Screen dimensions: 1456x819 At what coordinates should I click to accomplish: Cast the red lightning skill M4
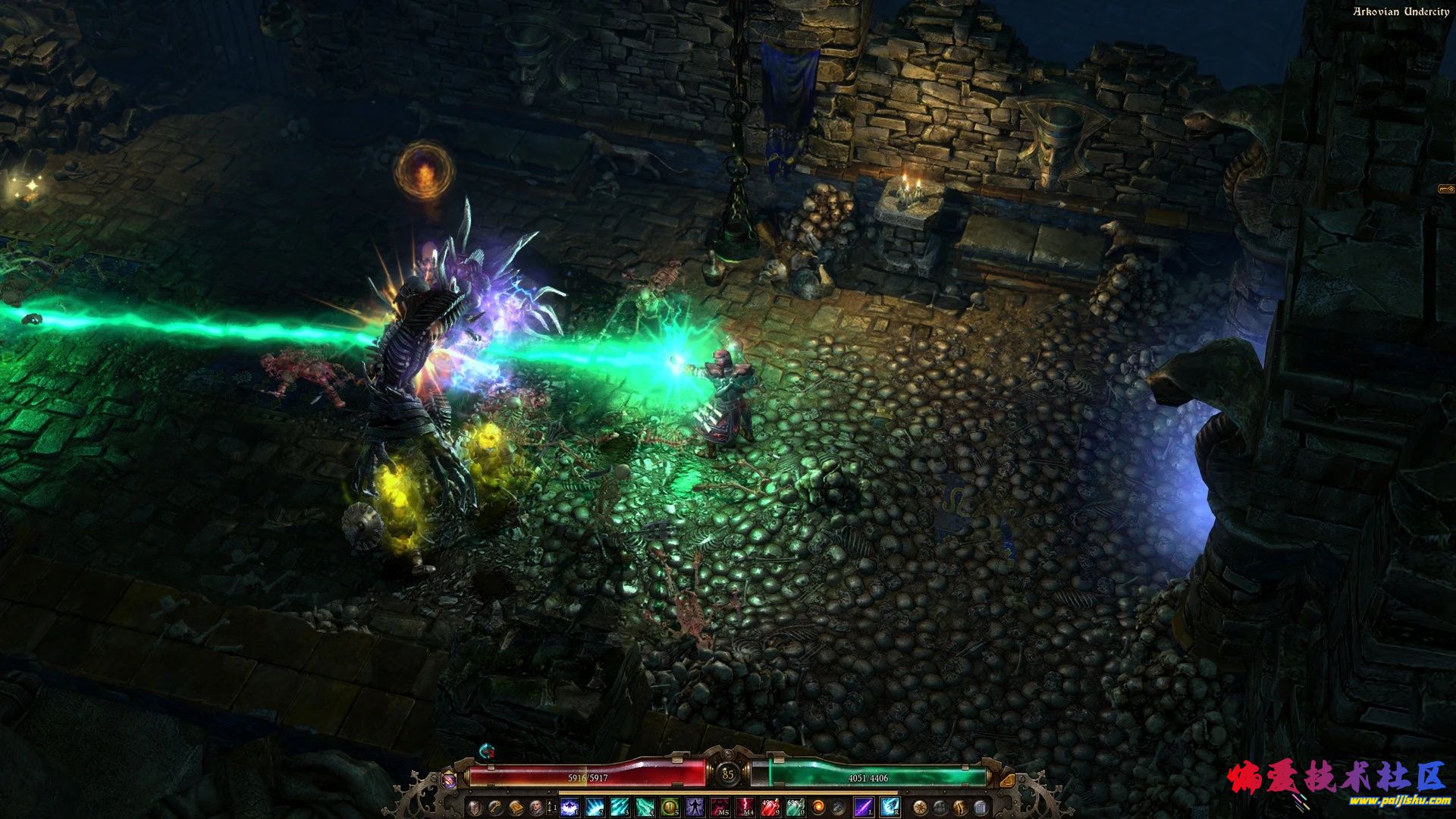click(745, 807)
